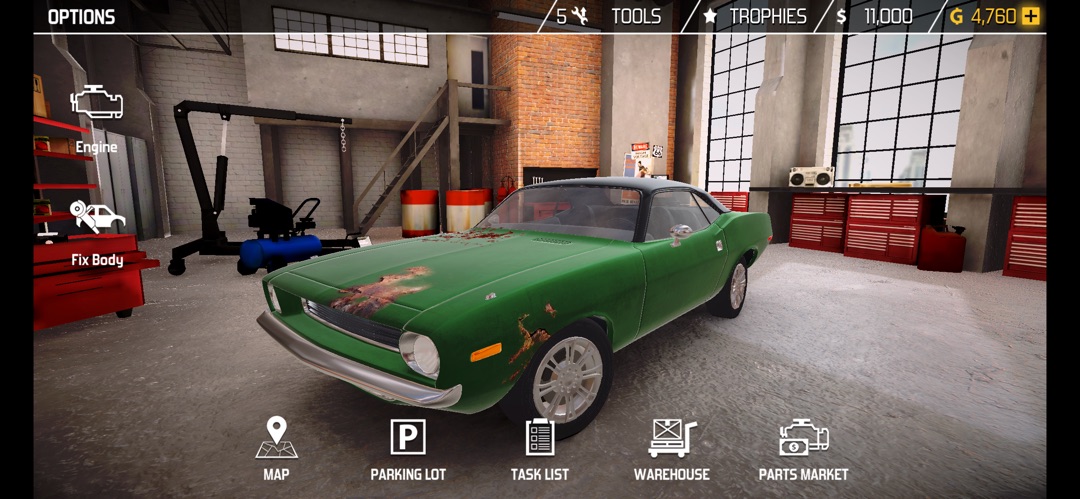This screenshot has width=1080, height=499.
Task: Open the Map
Action: pos(276,449)
